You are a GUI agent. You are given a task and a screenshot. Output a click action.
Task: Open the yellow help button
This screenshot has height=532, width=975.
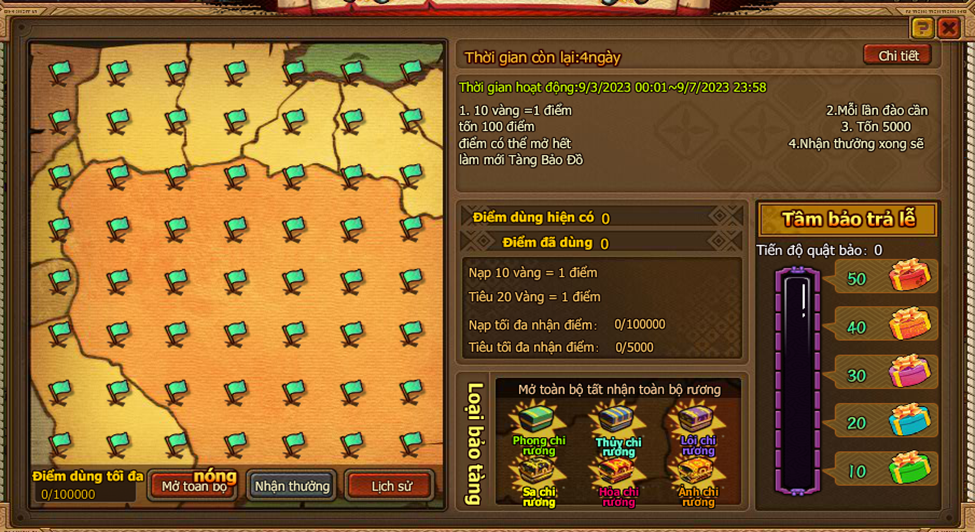click(922, 28)
